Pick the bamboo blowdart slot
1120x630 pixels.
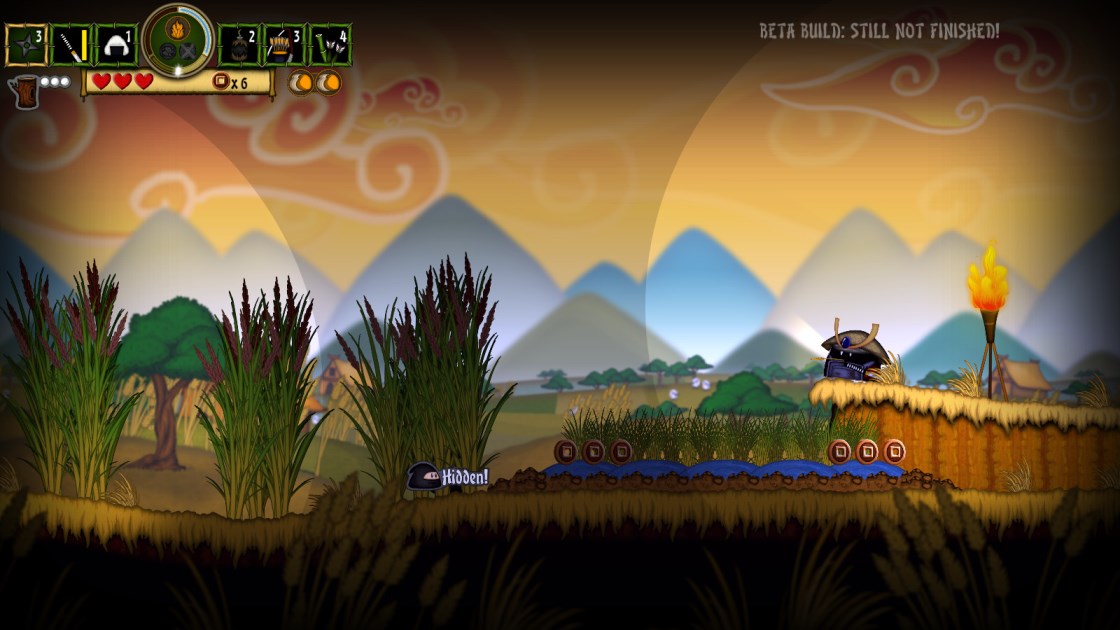point(329,45)
